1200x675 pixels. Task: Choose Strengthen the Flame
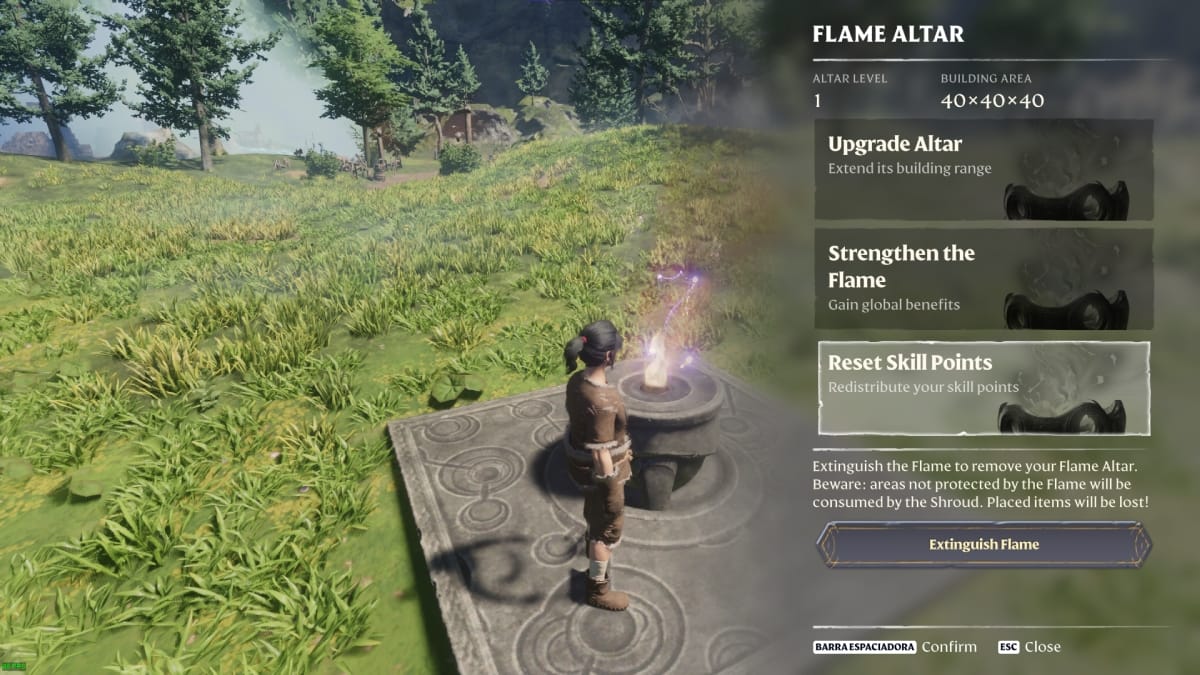pos(983,279)
